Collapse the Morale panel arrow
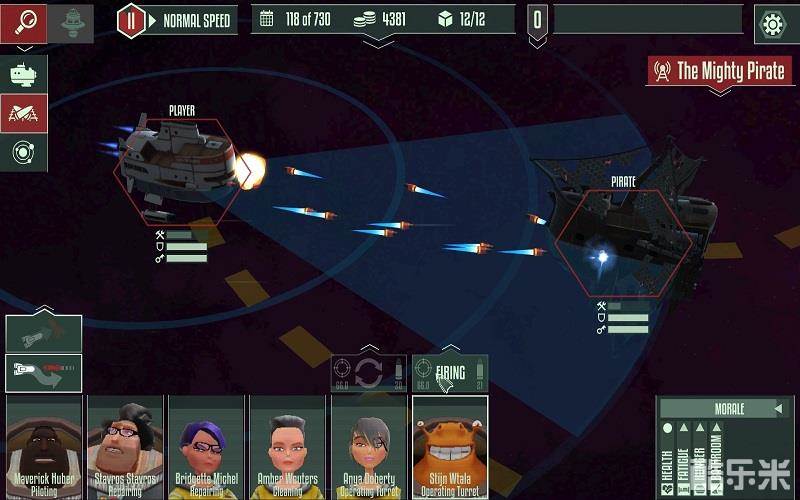Image resolution: width=800 pixels, height=500 pixels. (778, 409)
